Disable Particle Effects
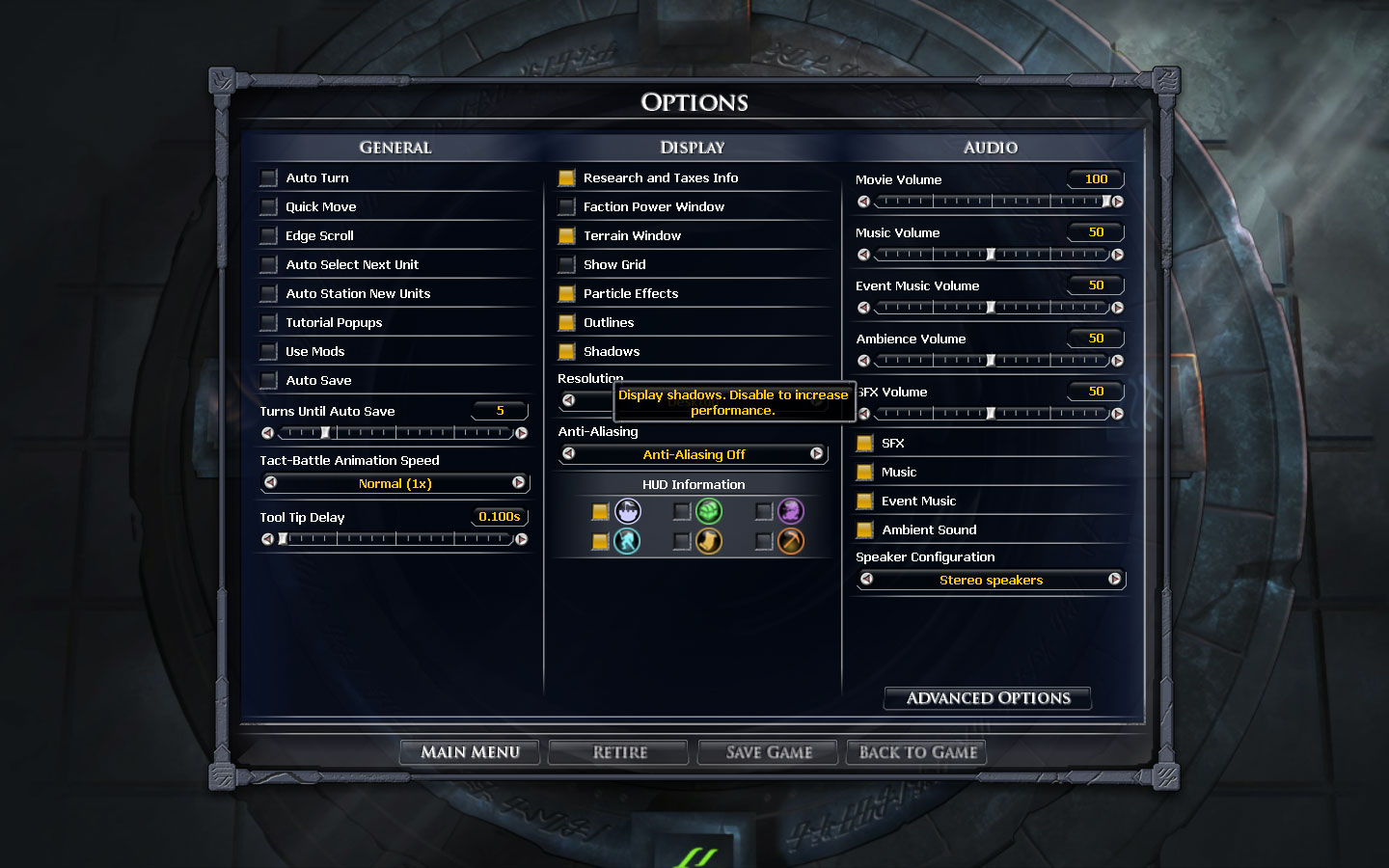1389x868 pixels. point(567,294)
